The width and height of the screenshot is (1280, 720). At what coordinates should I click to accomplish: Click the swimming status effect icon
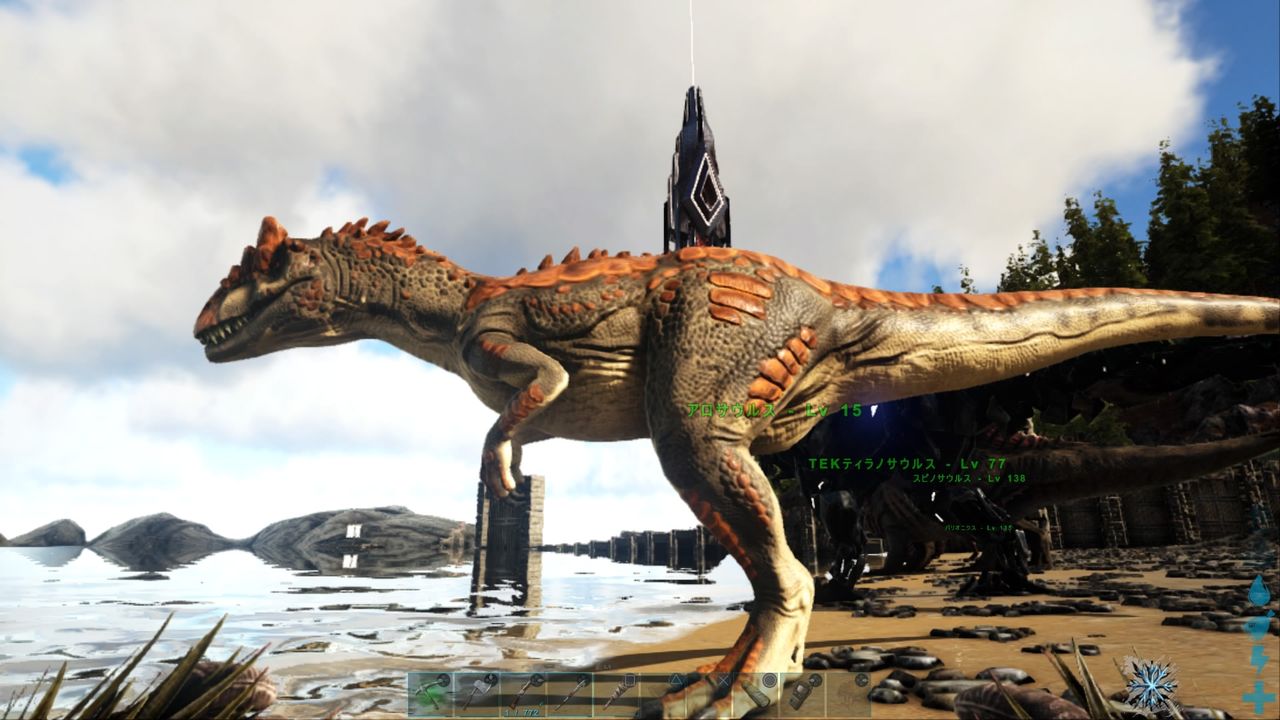[x=1258, y=625]
